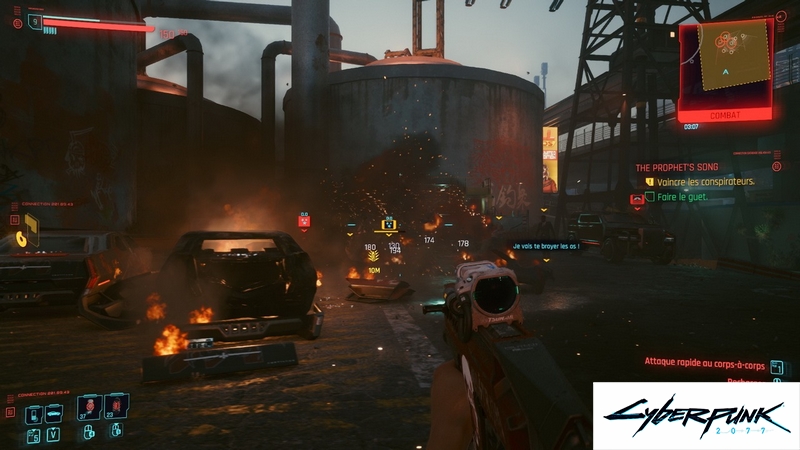
Task: Select the vehicle call slot
Action: [55, 412]
